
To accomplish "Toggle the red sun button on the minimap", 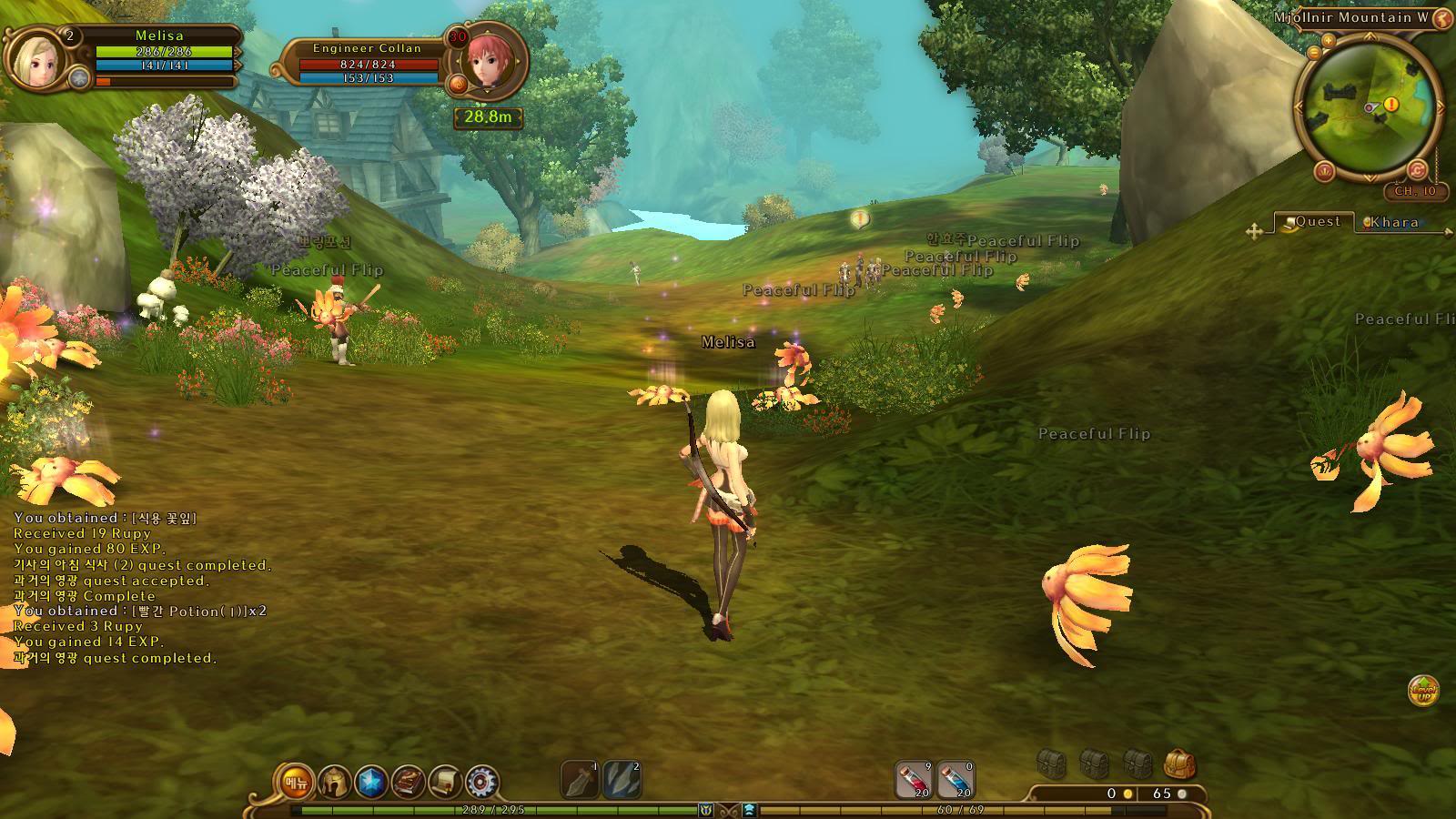I will tap(1326, 170).
